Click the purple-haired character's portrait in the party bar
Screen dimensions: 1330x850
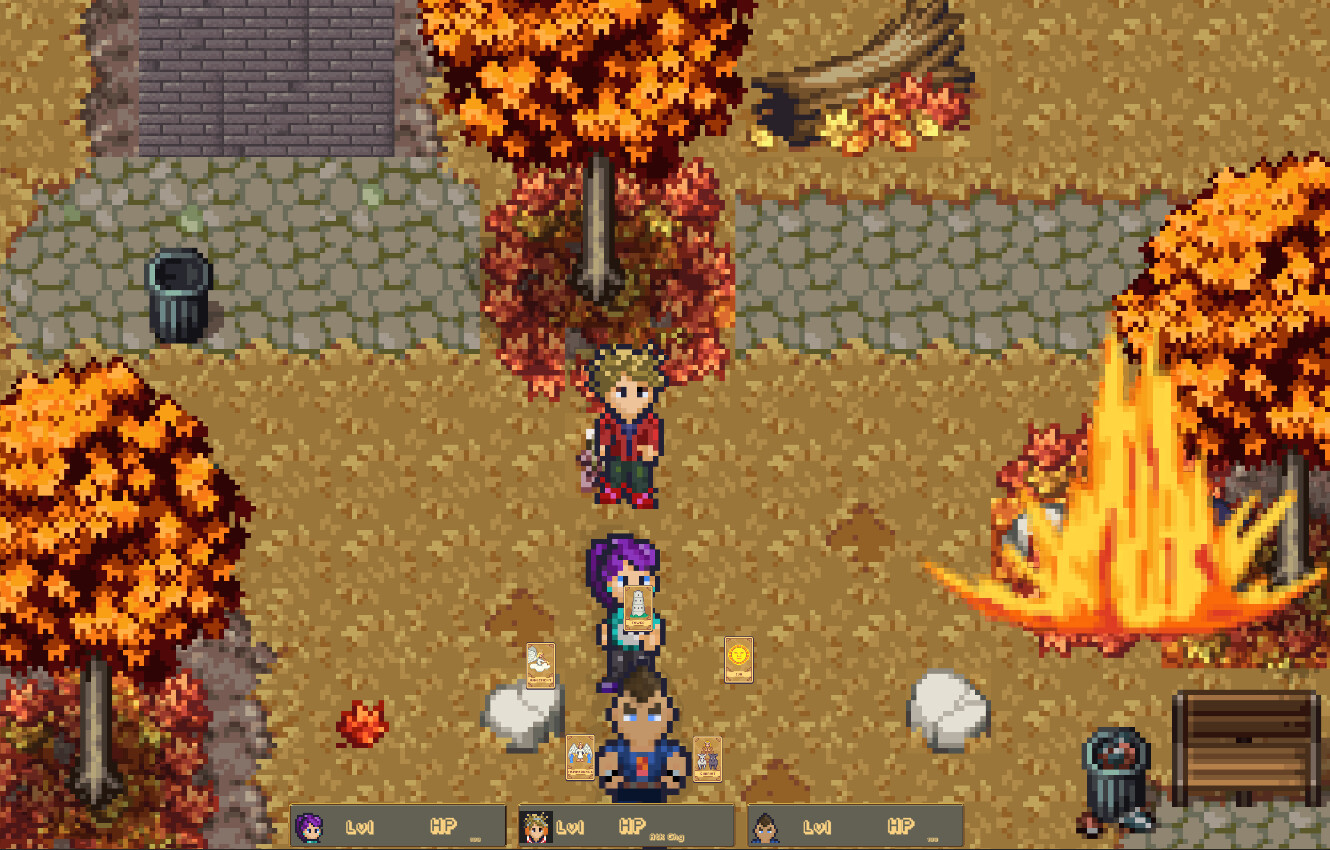[311, 826]
